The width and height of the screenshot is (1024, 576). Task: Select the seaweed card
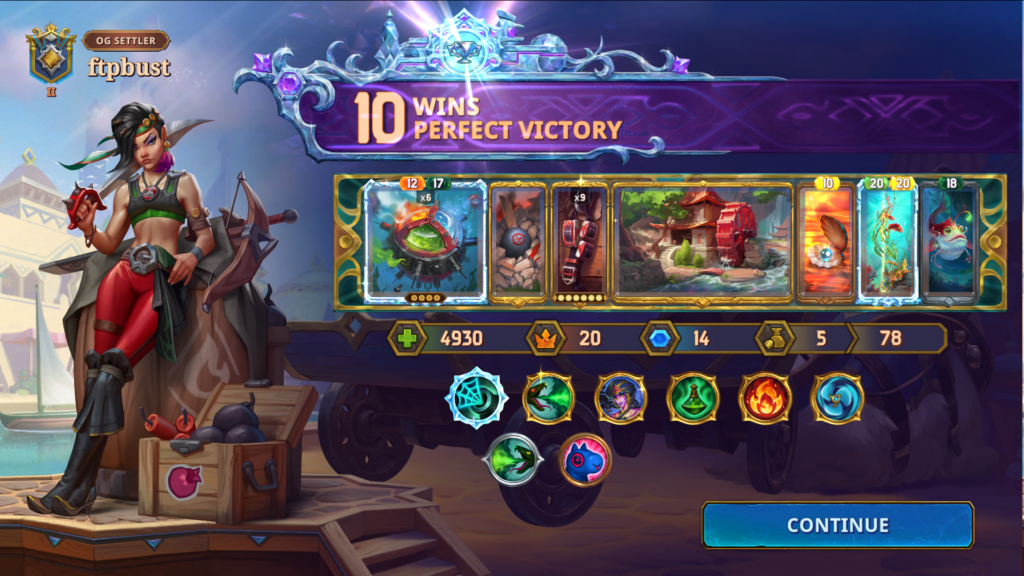(x=887, y=241)
